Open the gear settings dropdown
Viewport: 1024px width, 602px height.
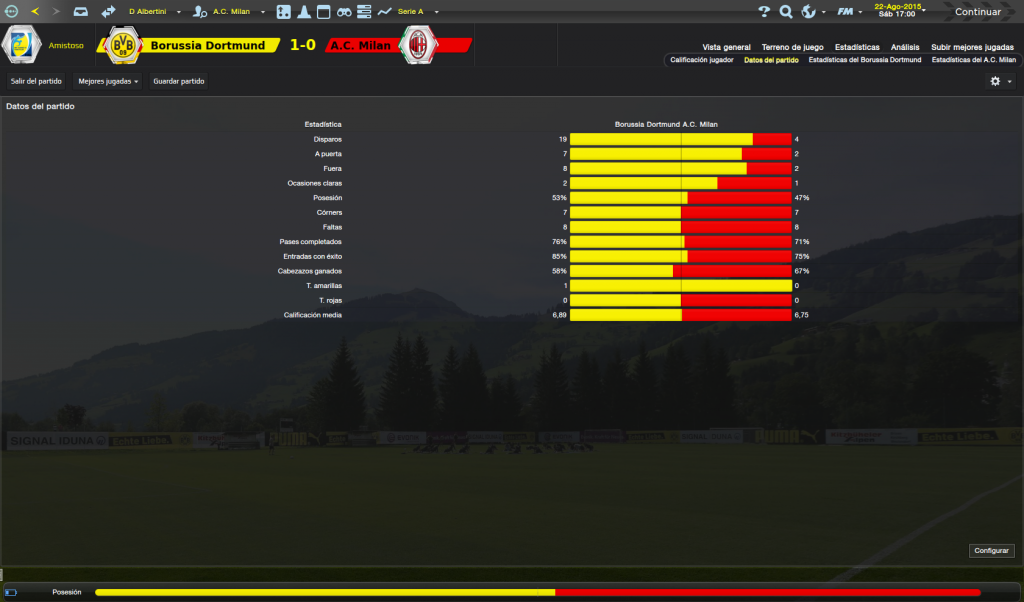click(1000, 81)
